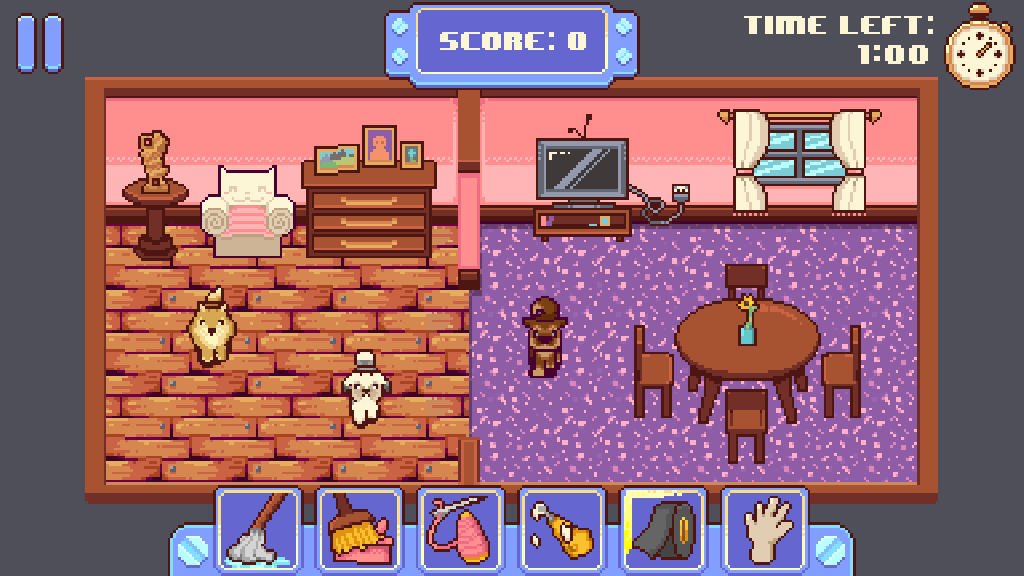This screenshot has height=576, width=1024.
Task: Select the mop tool
Action: click(x=258, y=529)
